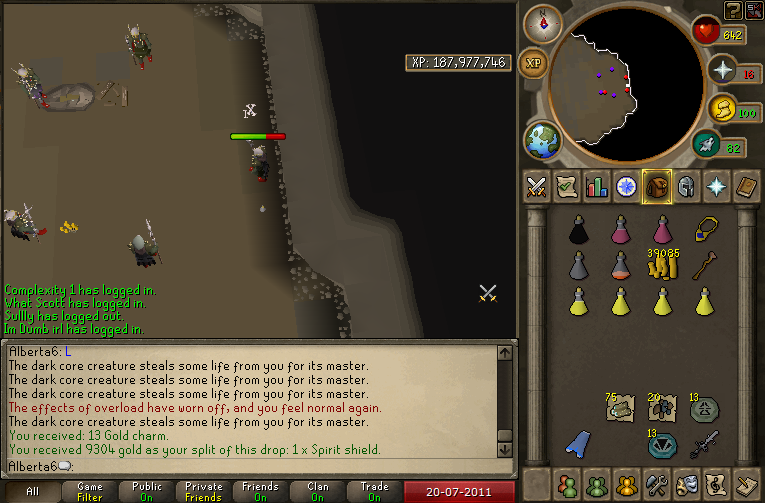
Task: Open the world map globe
Action: tap(543, 139)
